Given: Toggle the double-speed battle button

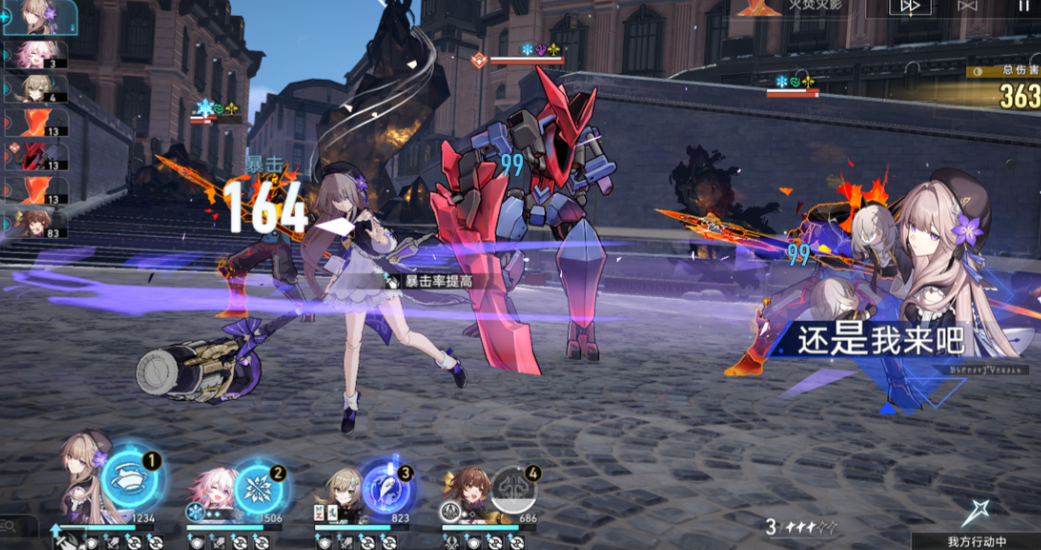Looking at the screenshot, I should [x=910, y=6].
